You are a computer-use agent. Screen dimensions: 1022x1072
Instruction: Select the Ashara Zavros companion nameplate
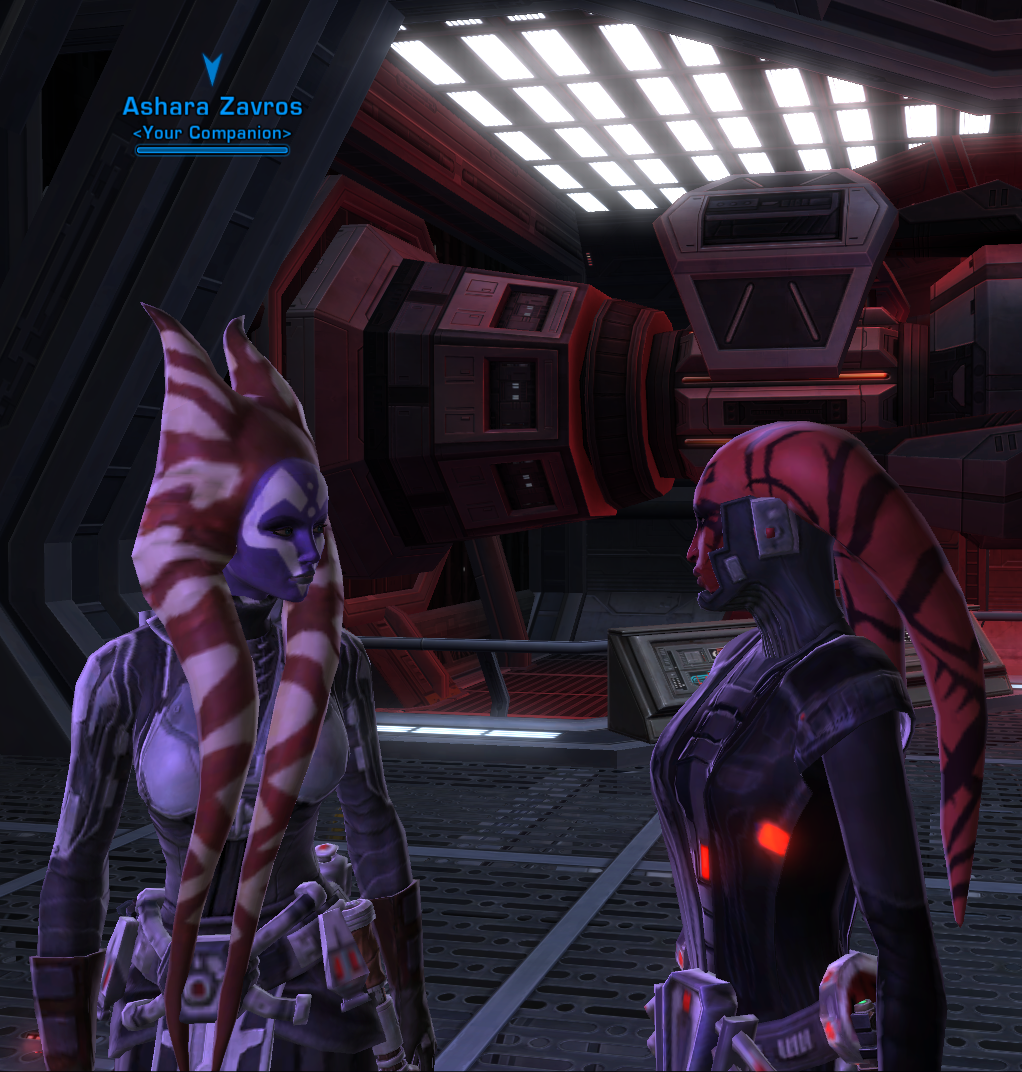click(212, 107)
